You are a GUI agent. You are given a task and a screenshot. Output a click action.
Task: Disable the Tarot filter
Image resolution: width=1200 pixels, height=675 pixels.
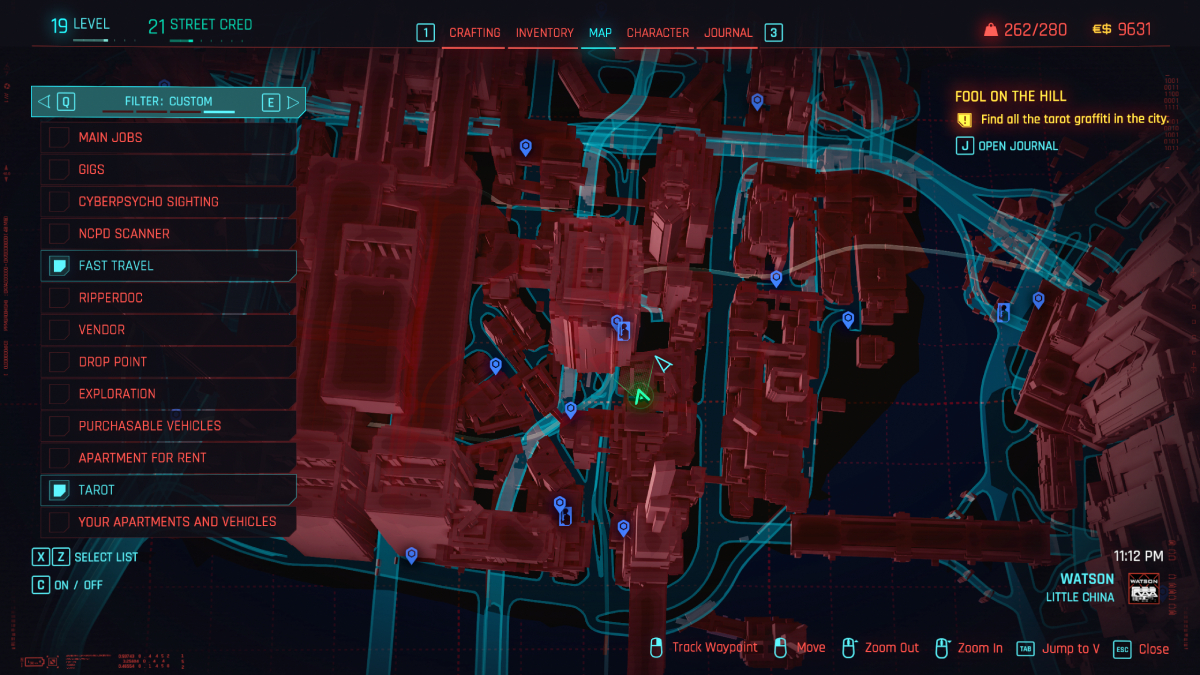pos(168,489)
